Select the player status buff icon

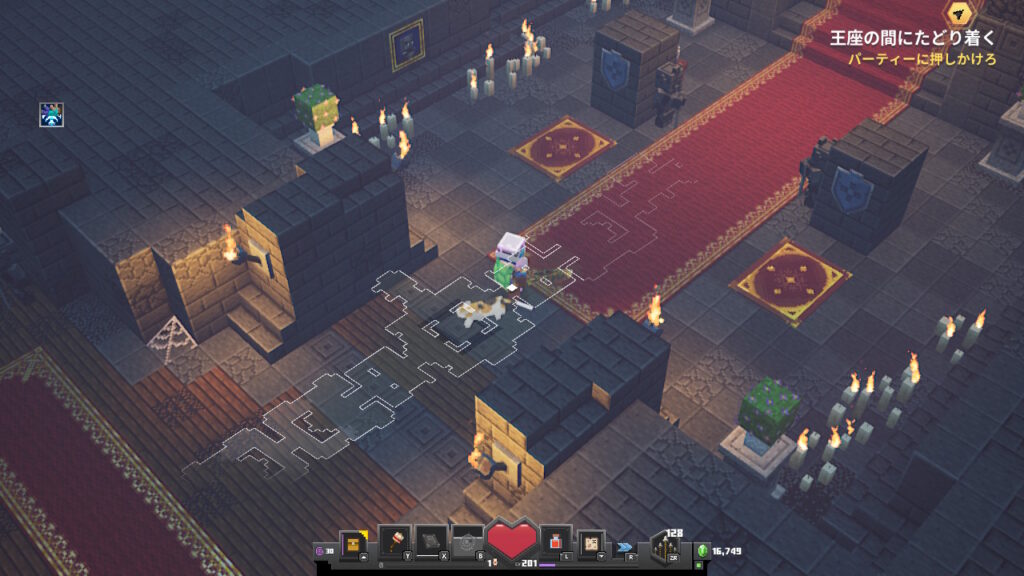pyautogui.click(x=51, y=114)
